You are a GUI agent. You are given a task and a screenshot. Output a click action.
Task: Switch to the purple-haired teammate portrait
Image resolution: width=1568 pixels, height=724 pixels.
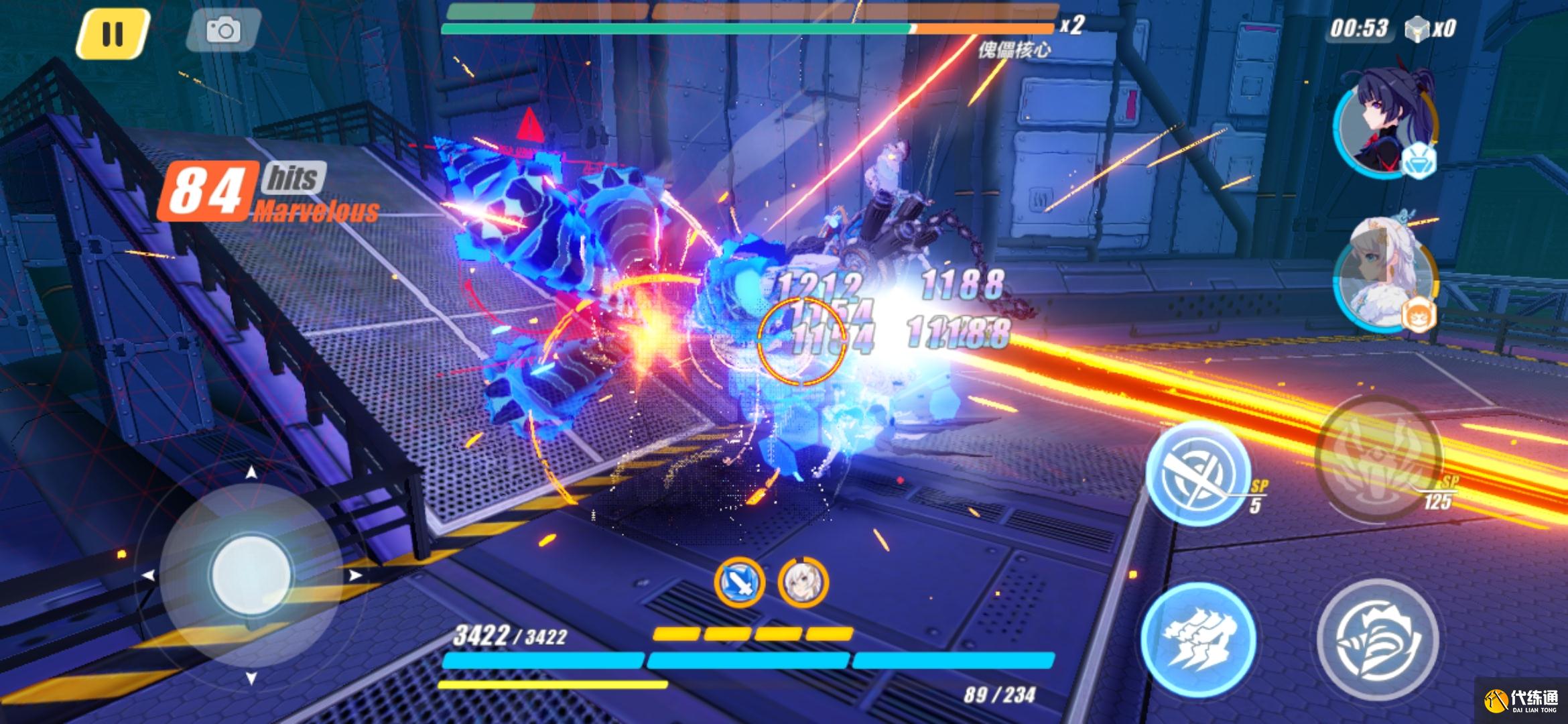1382,131
